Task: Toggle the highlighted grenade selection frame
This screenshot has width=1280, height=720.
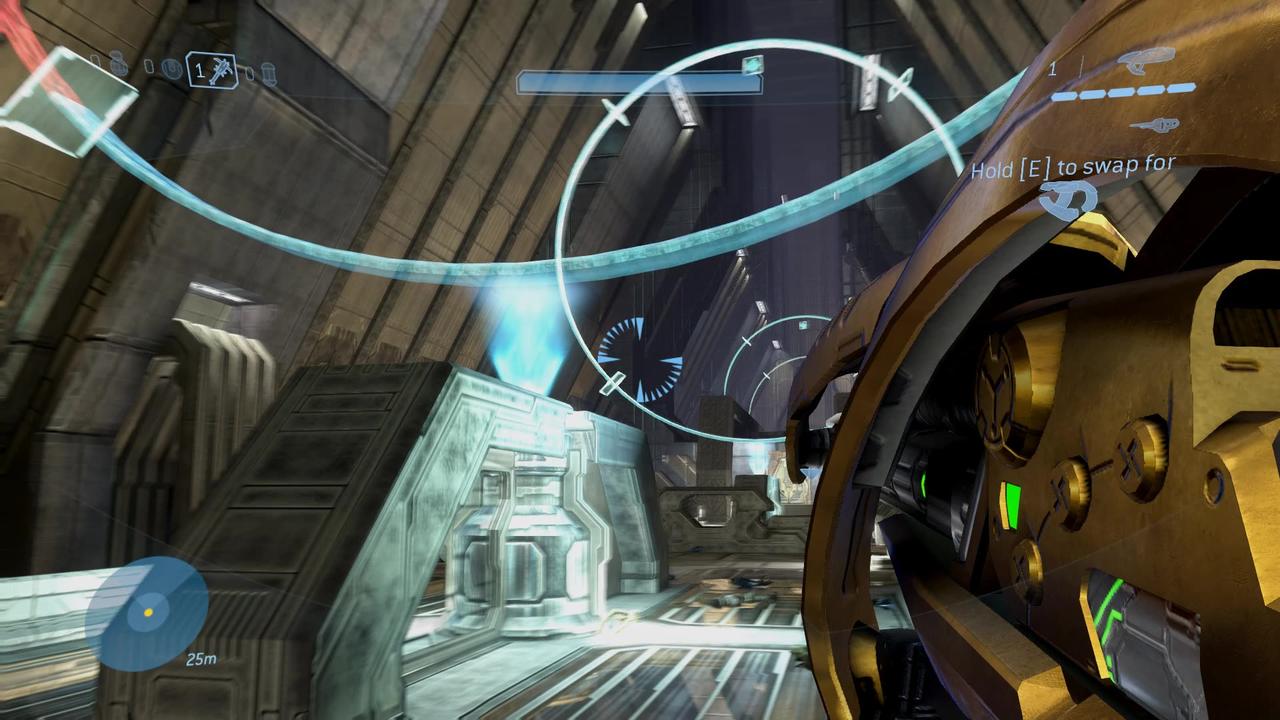Action: [x=212, y=70]
